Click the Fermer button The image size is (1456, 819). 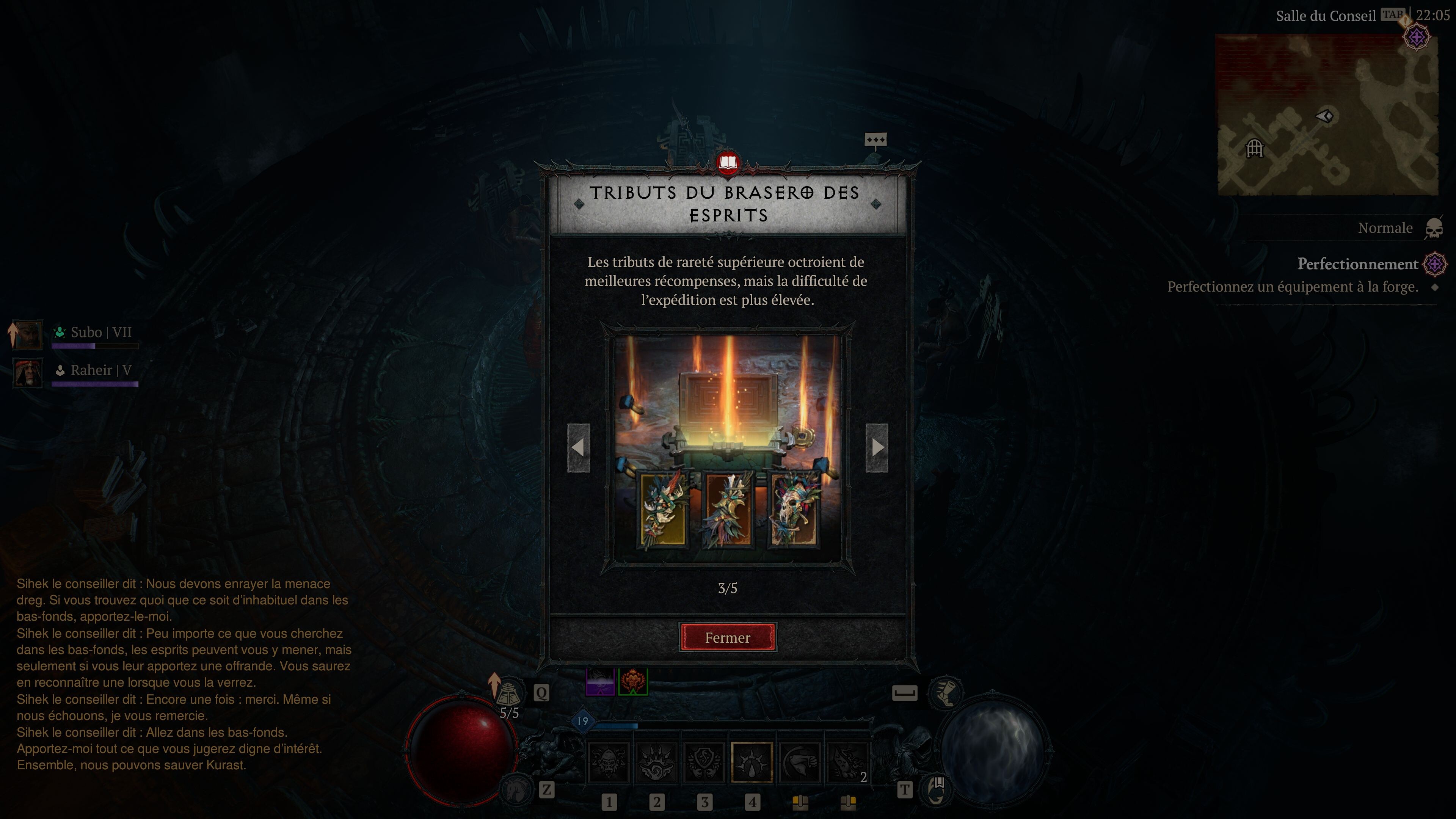728,637
